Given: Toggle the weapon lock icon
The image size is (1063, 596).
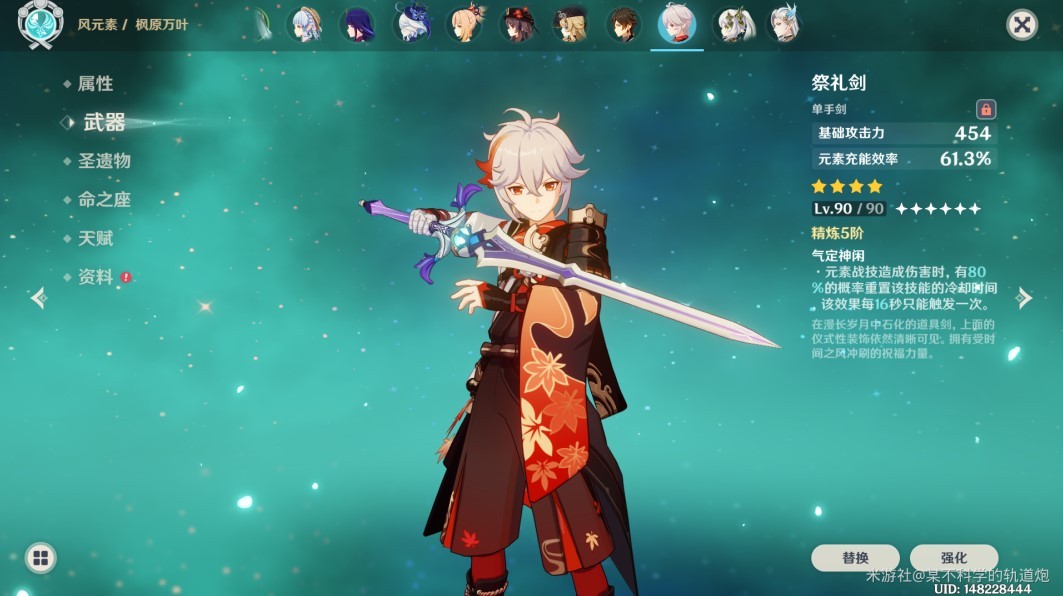Looking at the screenshot, I should (985, 109).
